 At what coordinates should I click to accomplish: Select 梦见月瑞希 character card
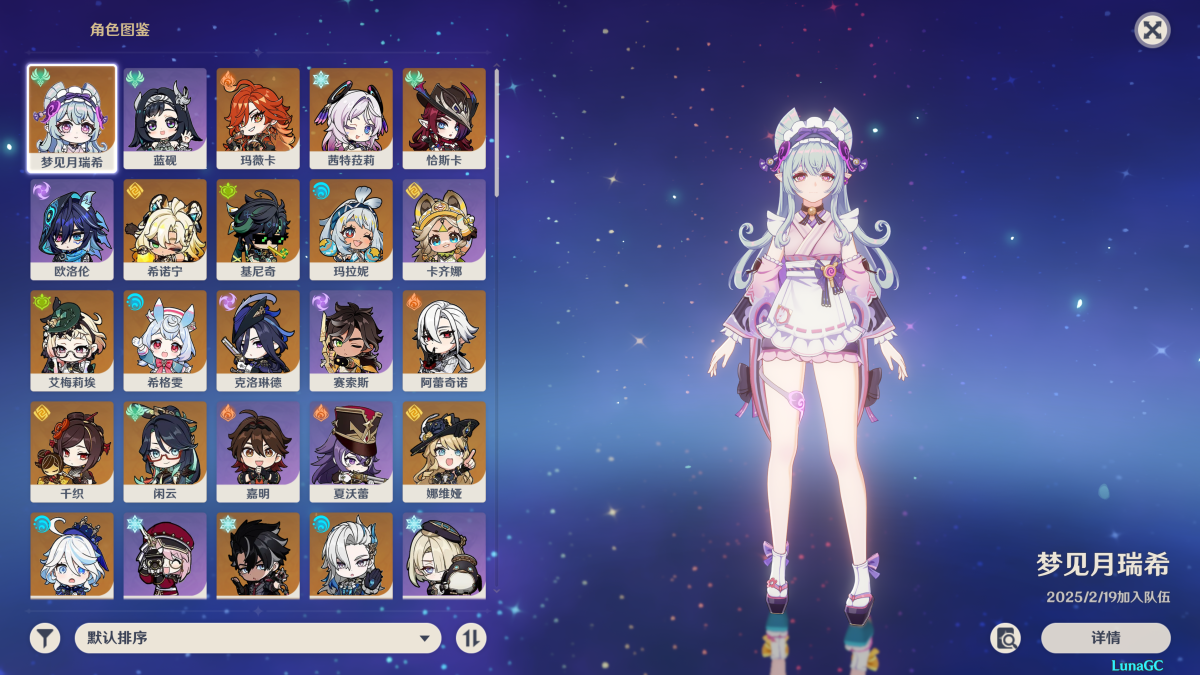pos(72,117)
